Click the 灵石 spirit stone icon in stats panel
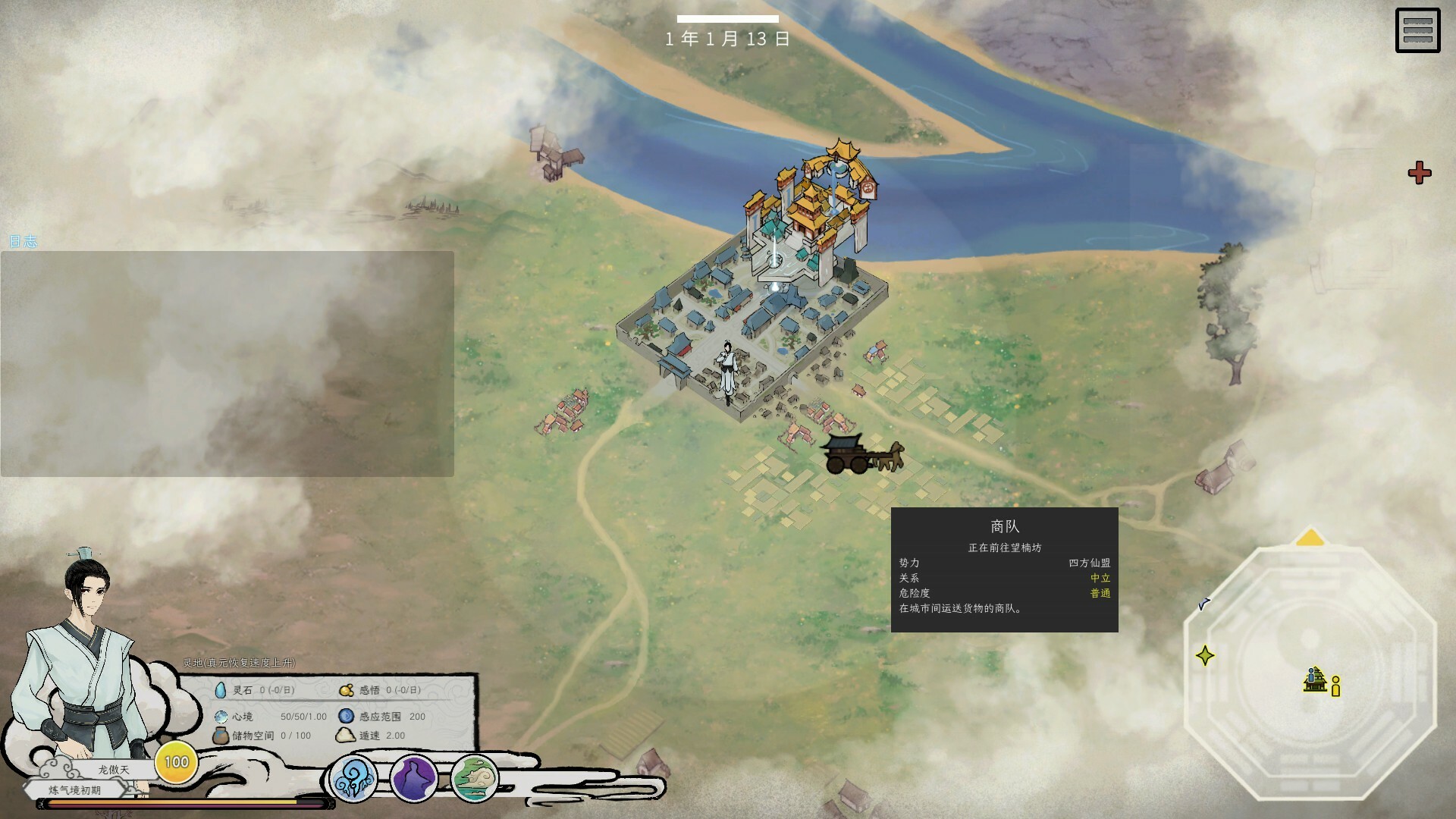 (x=221, y=690)
